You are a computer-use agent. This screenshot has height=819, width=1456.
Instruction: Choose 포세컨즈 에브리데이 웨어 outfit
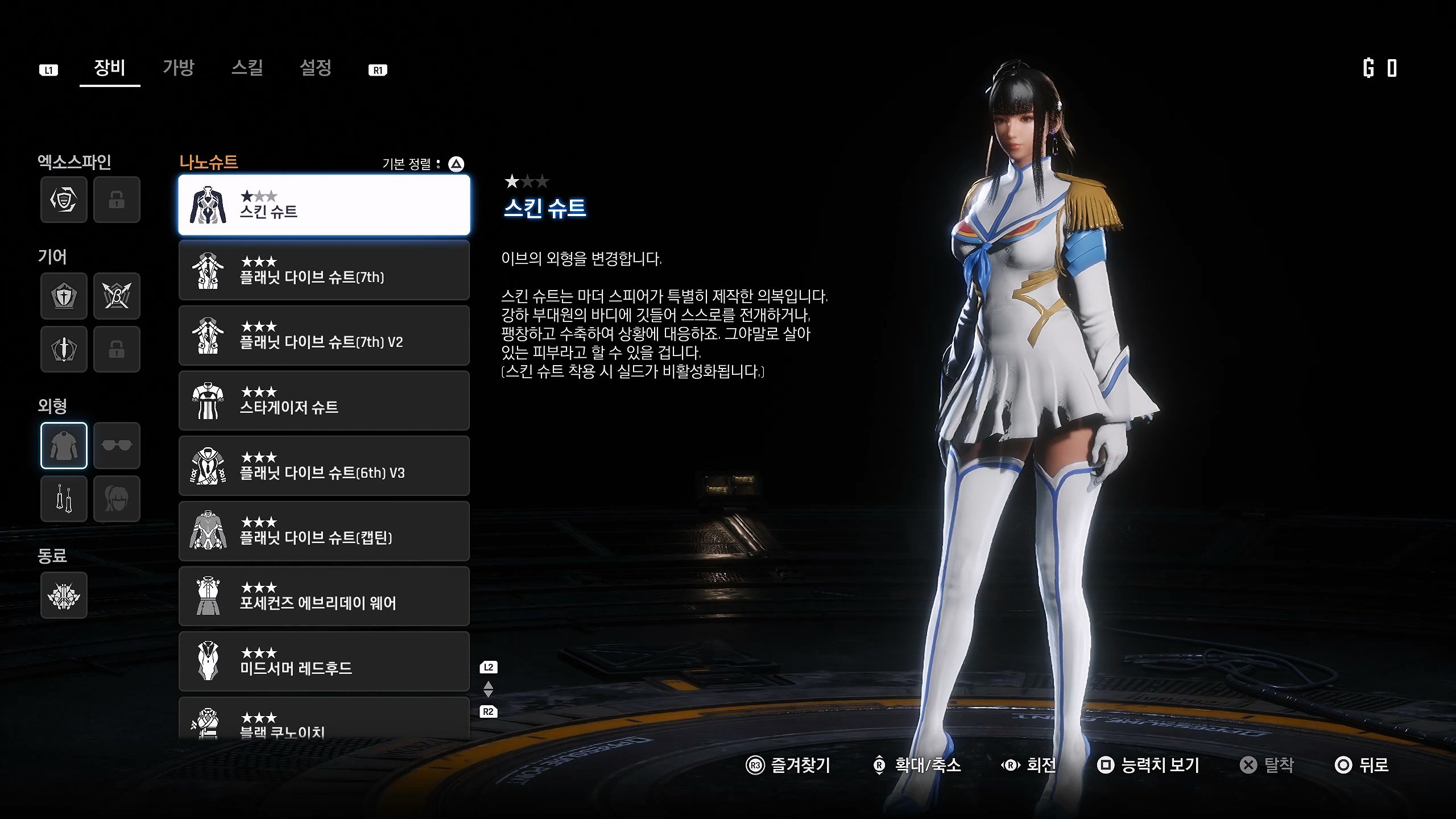(x=324, y=596)
